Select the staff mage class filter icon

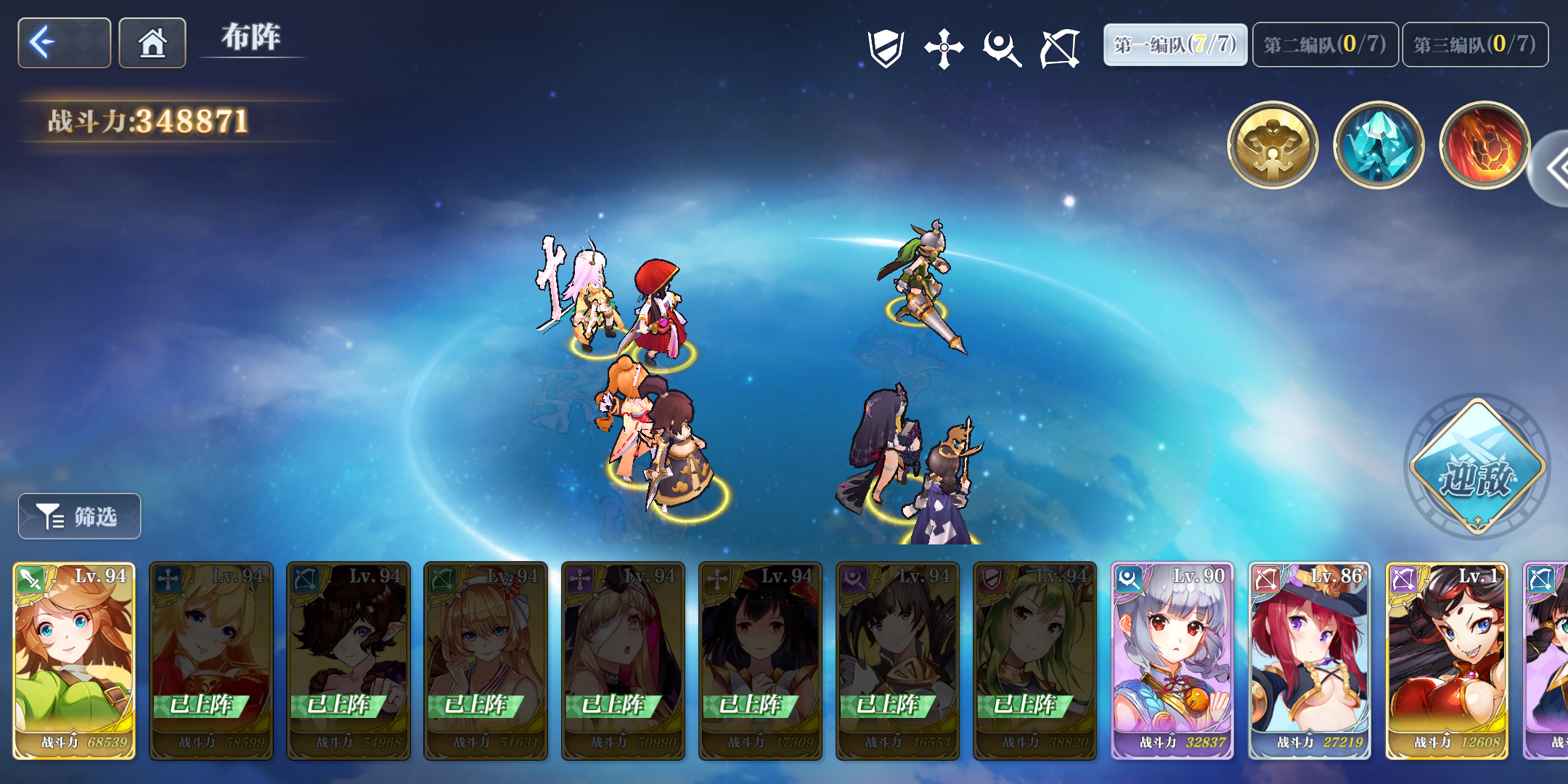(1000, 46)
